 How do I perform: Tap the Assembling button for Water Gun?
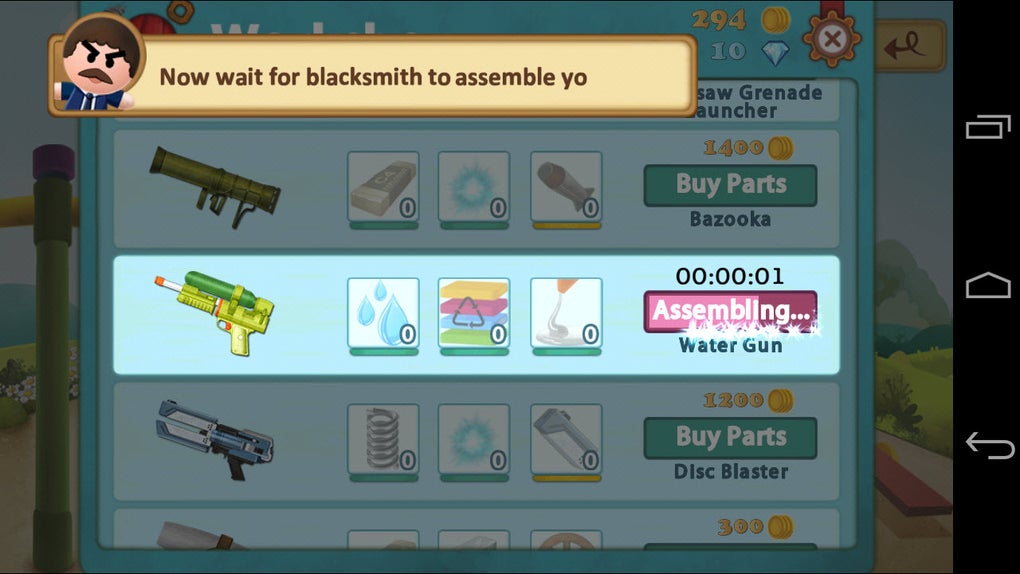(730, 311)
